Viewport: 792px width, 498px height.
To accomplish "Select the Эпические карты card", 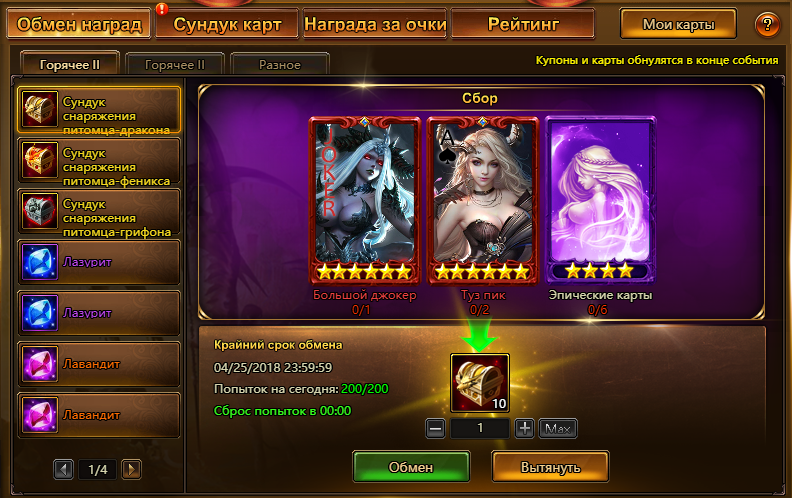I will (x=600, y=200).
